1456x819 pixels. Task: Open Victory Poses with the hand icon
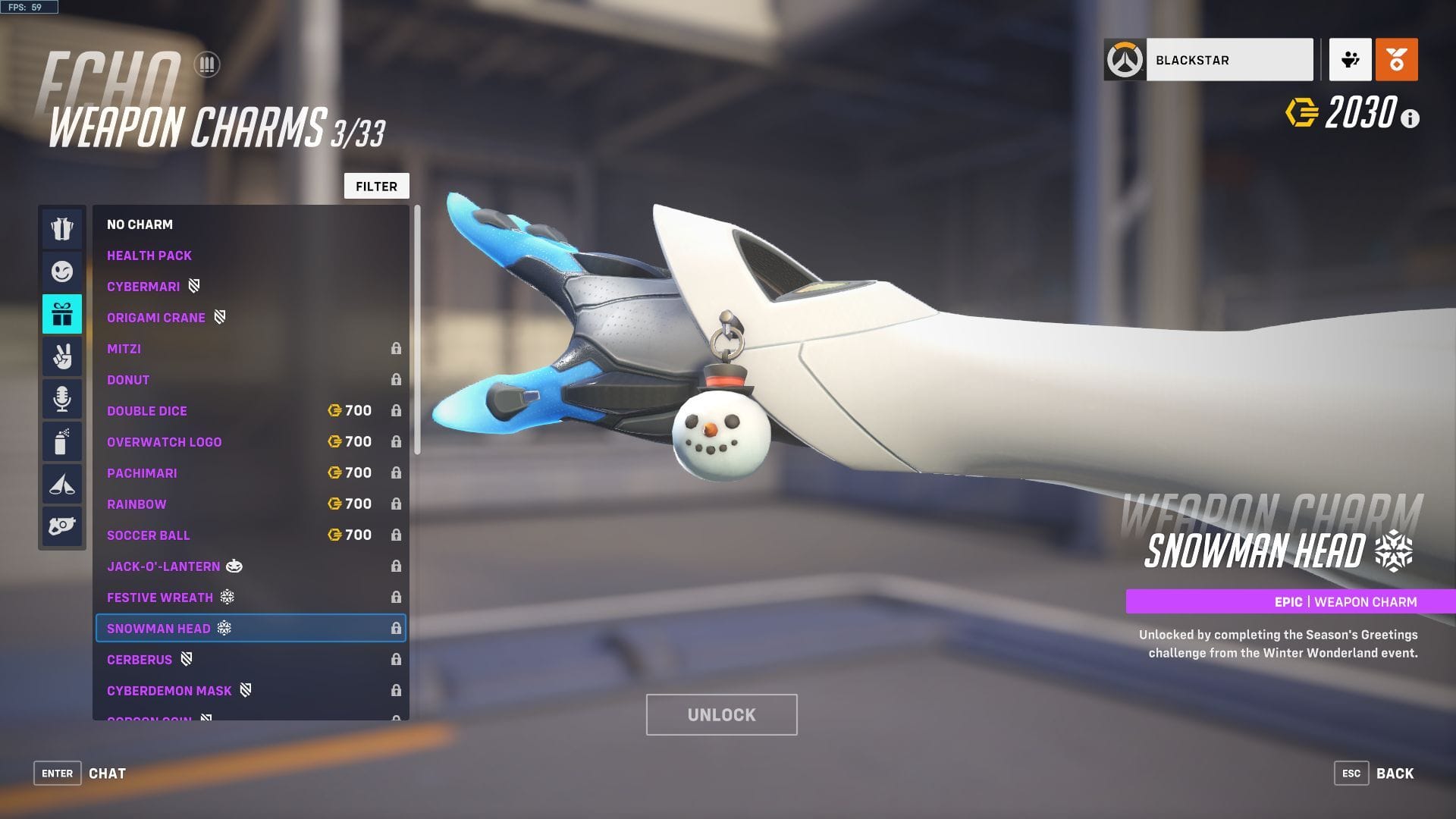(62, 356)
